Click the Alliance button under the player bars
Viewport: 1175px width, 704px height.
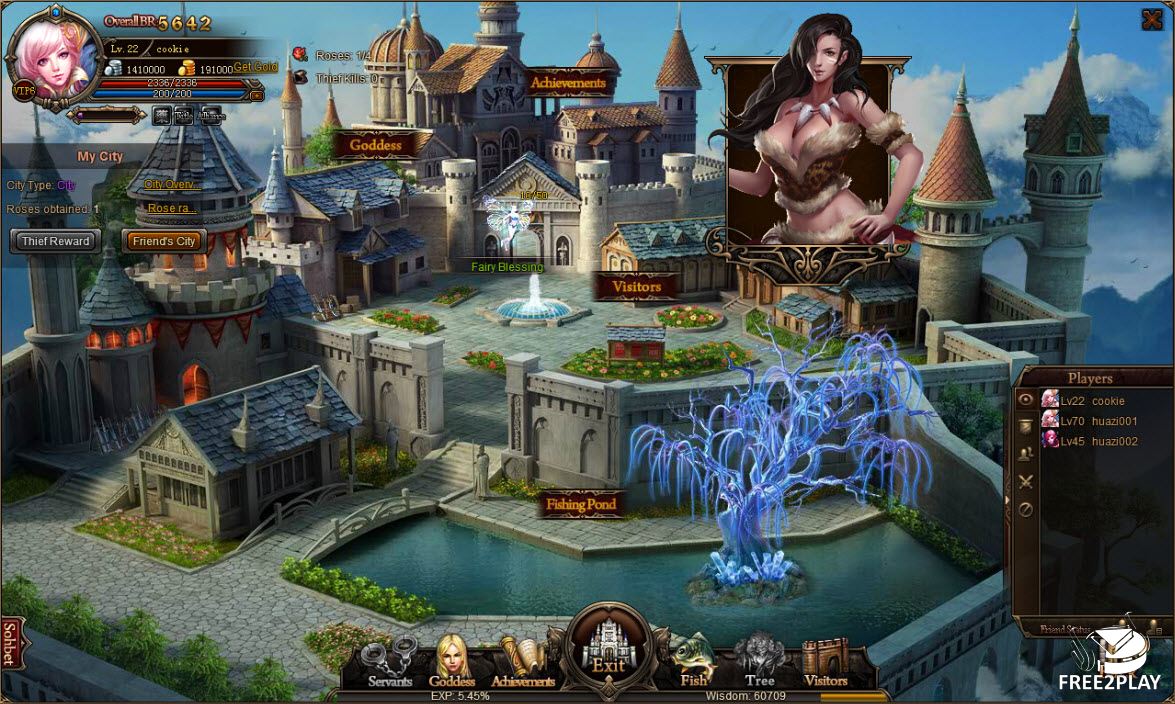point(211,115)
